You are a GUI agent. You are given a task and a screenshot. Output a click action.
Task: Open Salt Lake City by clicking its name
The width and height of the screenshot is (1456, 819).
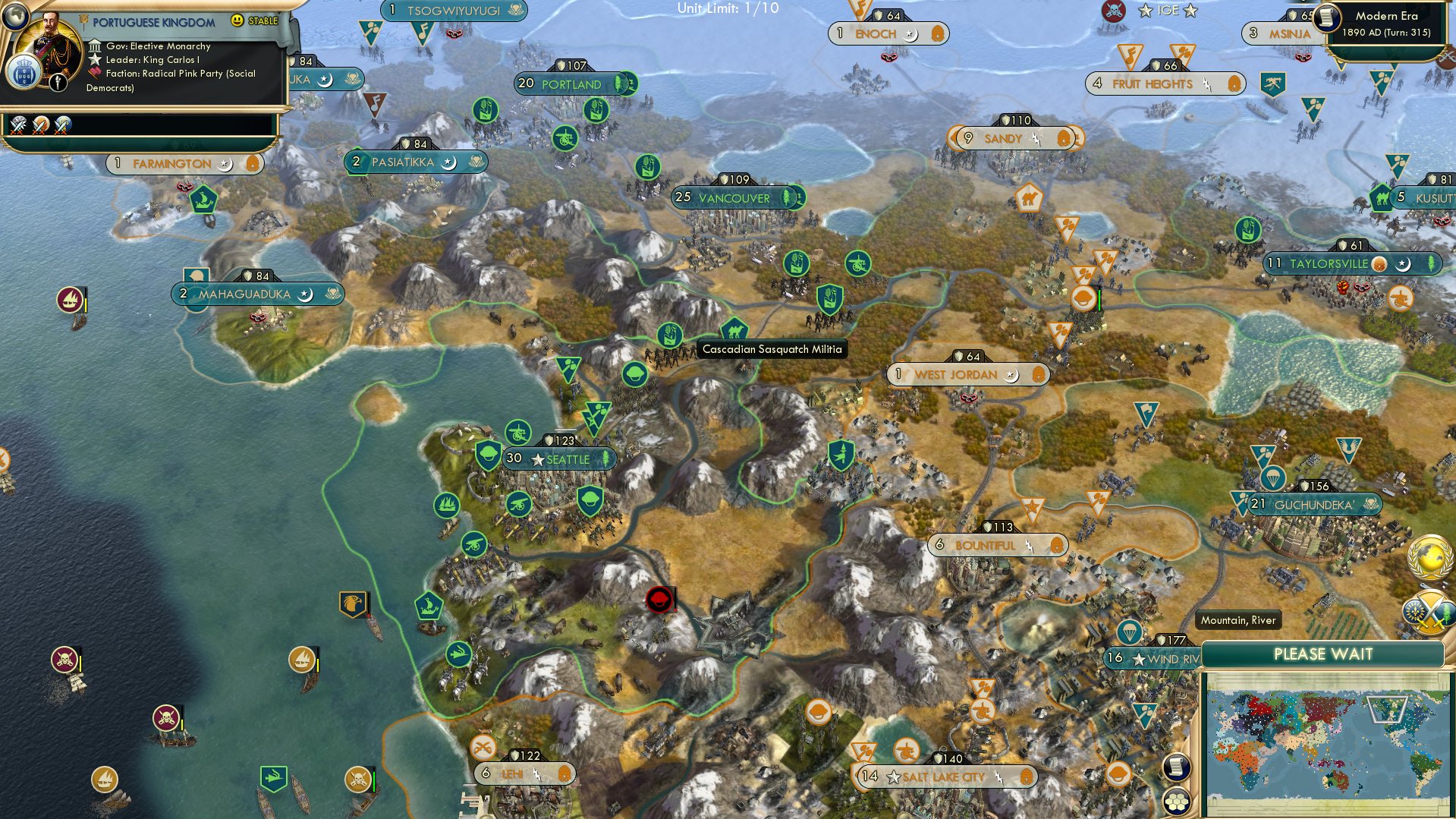pyautogui.click(x=943, y=776)
